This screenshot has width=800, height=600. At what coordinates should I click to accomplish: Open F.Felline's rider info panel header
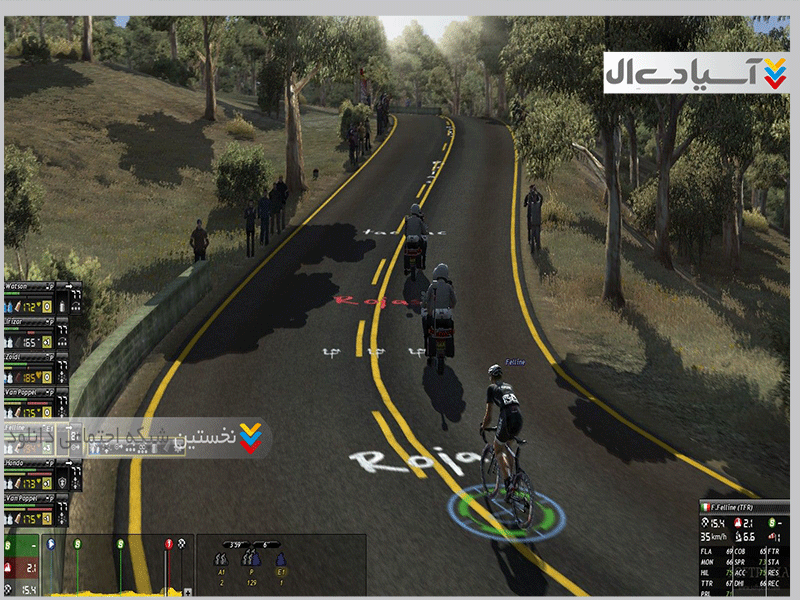pos(745,509)
